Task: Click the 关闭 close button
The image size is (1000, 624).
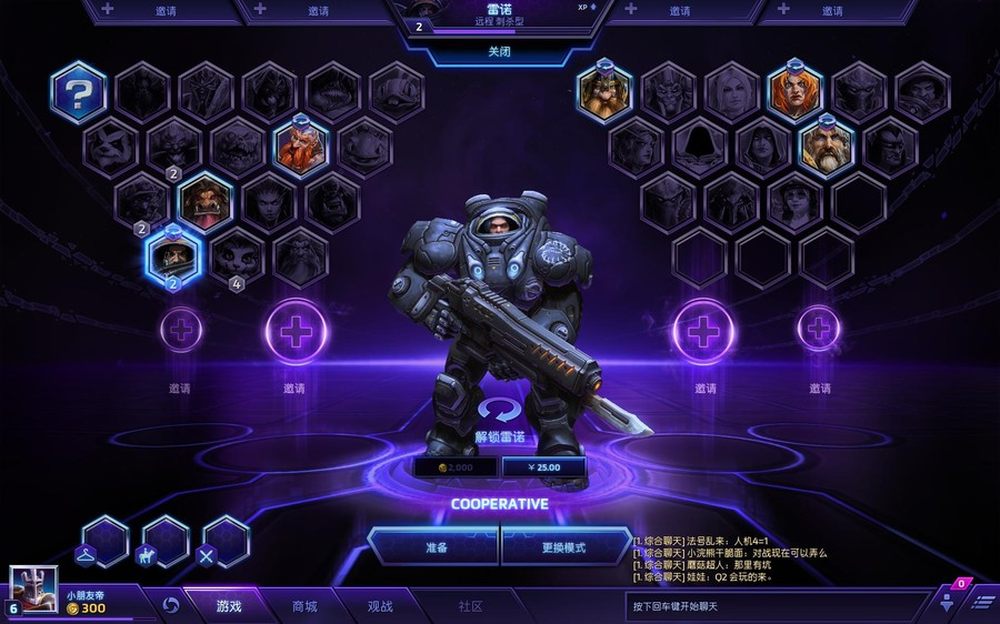Action: tap(499, 52)
